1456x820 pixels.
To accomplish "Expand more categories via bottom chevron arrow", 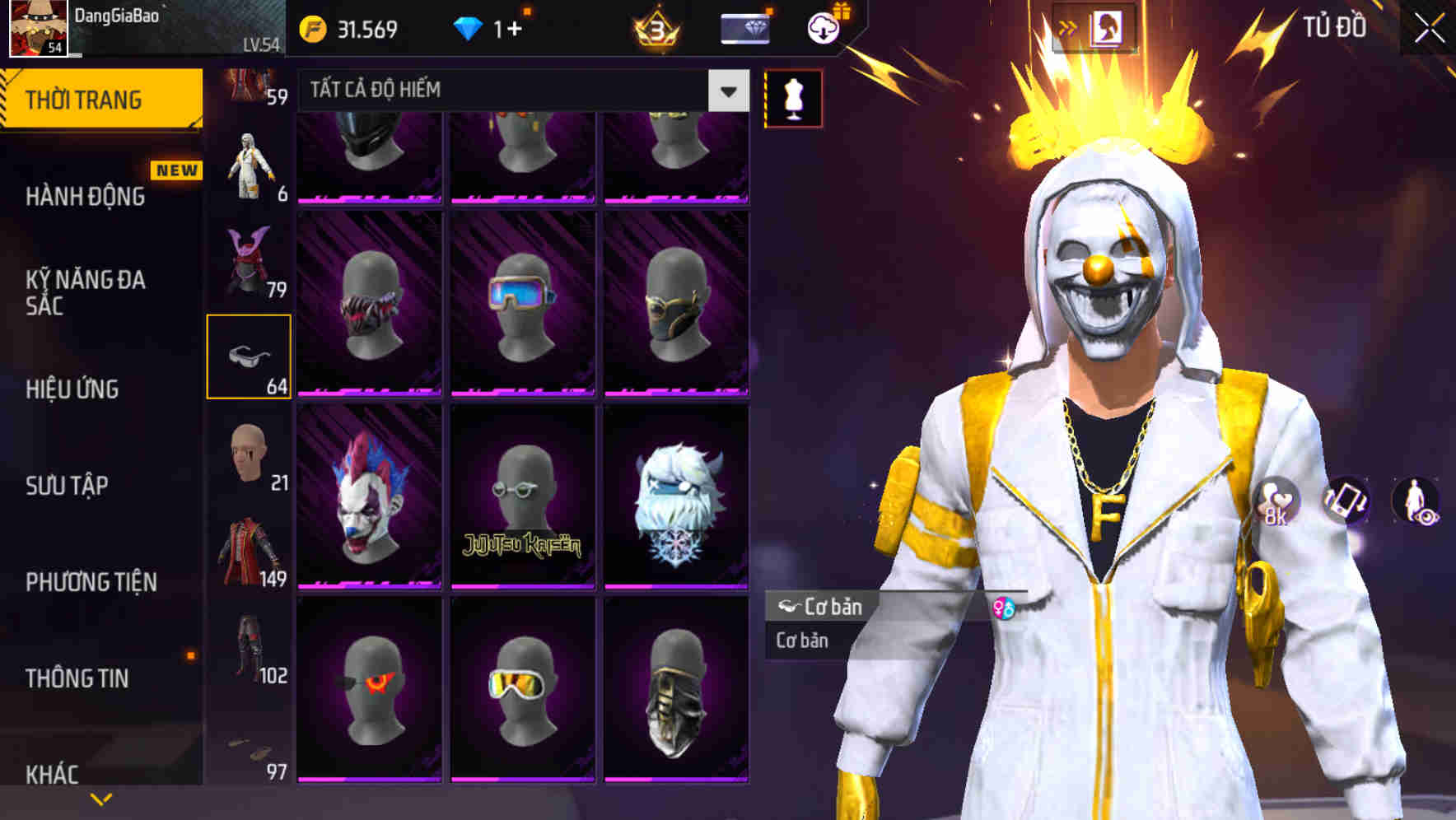I will pyautogui.click(x=101, y=798).
